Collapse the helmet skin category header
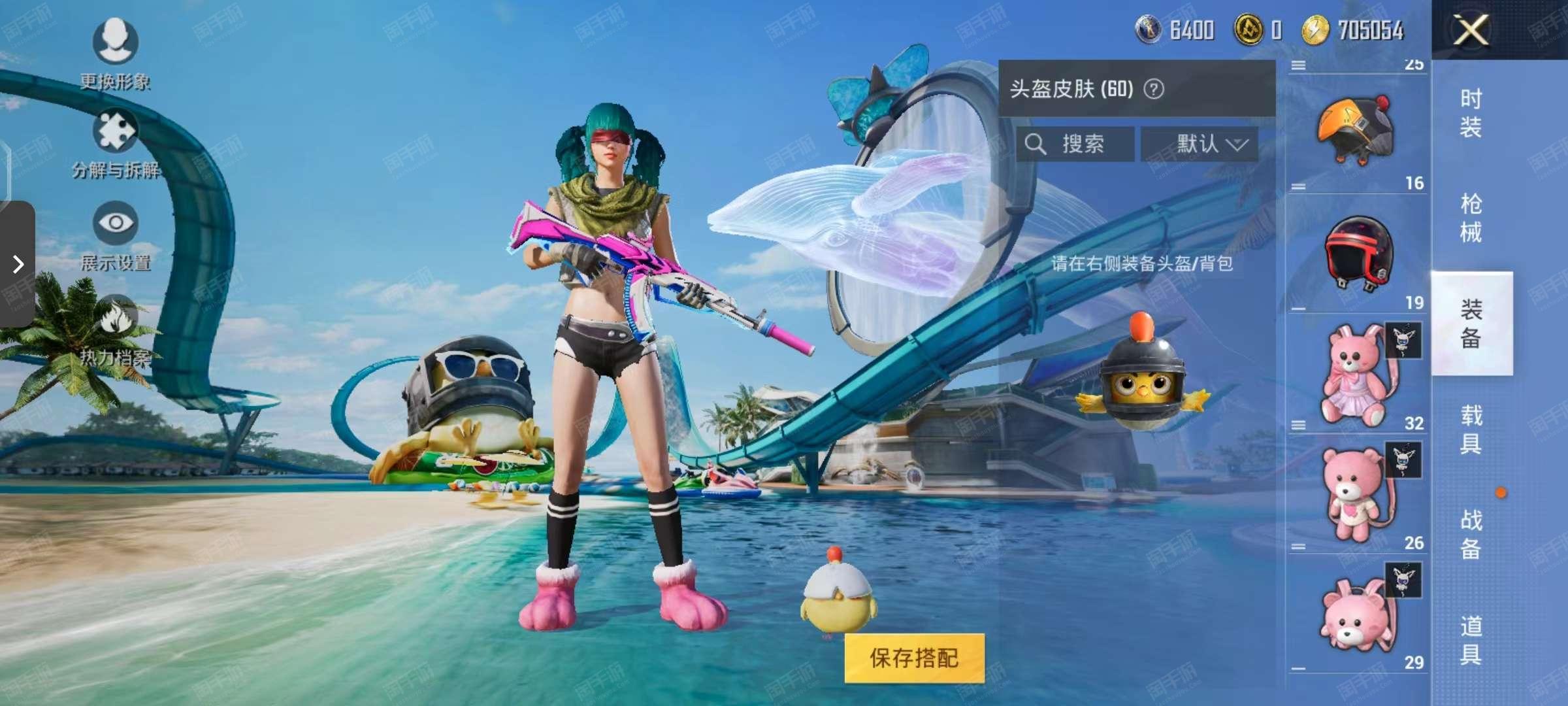1568x706 pixels. coord(1297,64)
